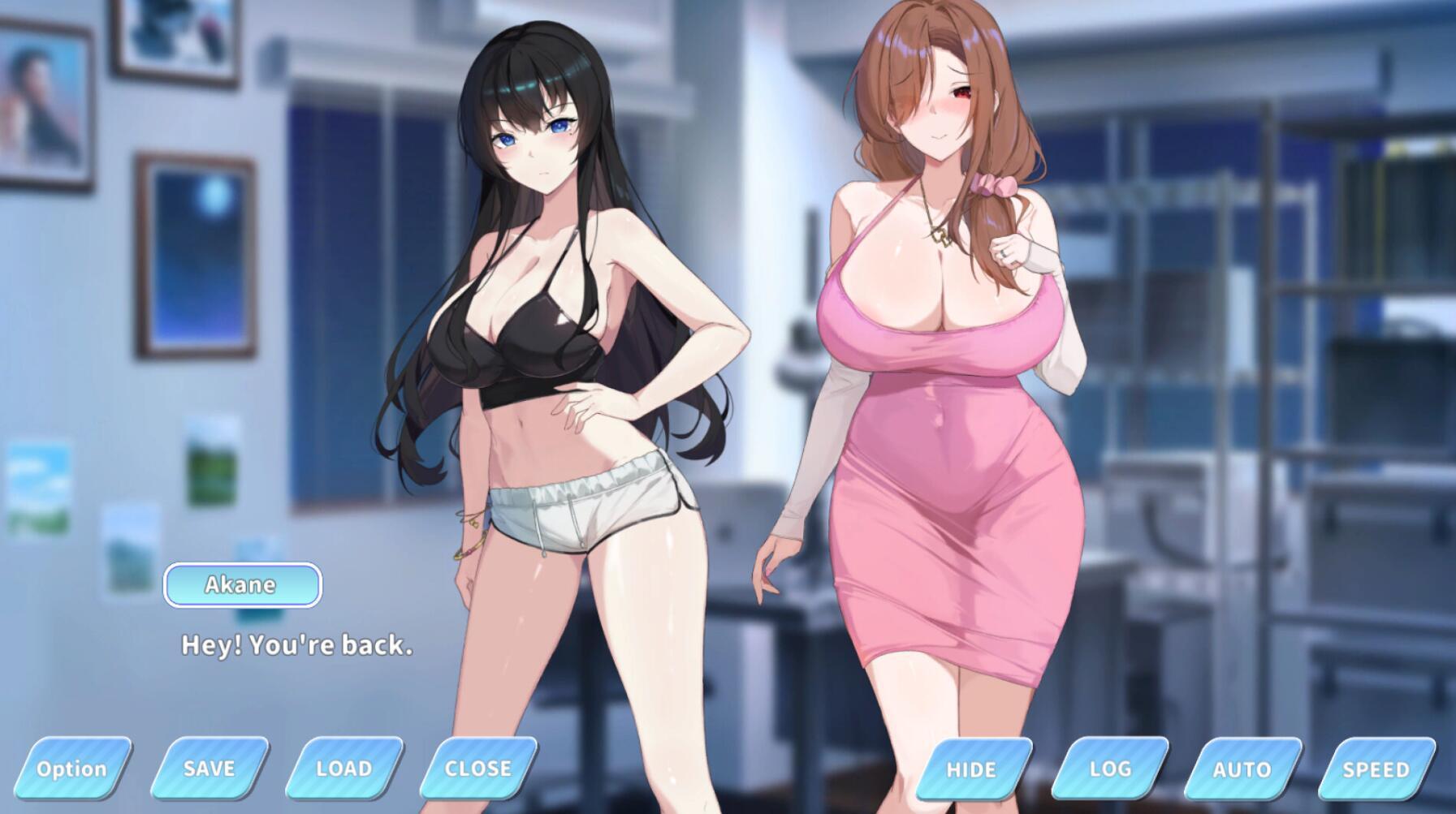1456x814 pixels.
Task: Open the message LOG history
Action: 1111,768
